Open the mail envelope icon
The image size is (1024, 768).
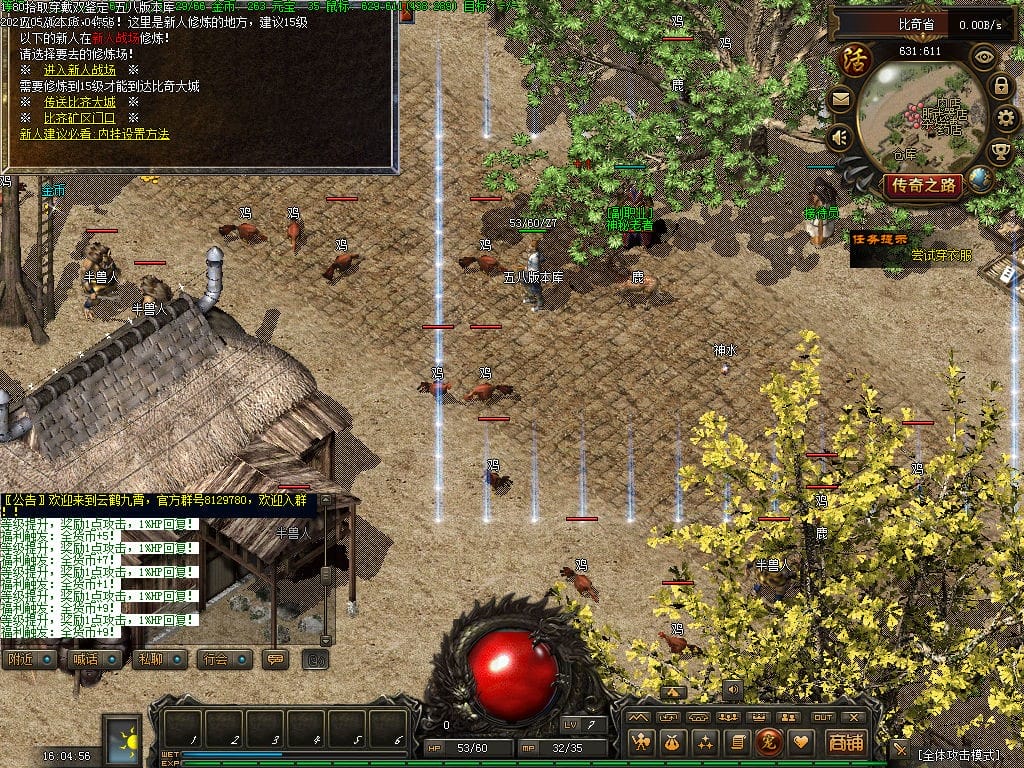(839, 99)
